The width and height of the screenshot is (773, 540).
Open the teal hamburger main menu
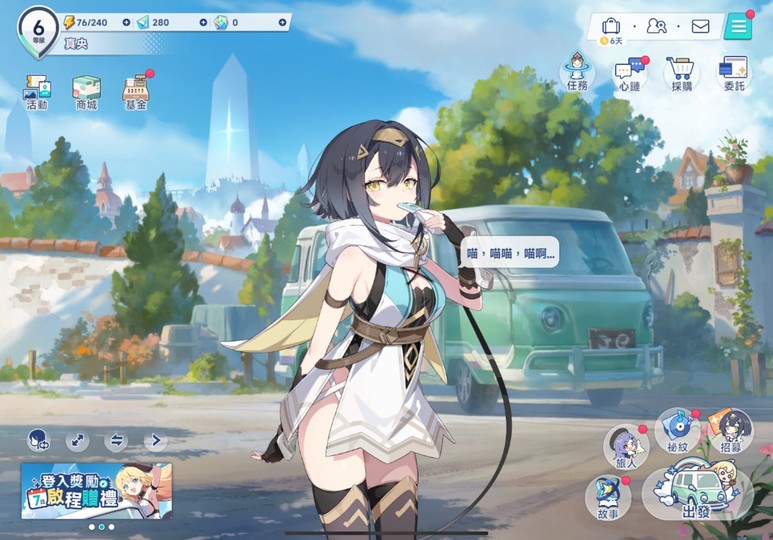pyautogui.click(x=739, y=26)
